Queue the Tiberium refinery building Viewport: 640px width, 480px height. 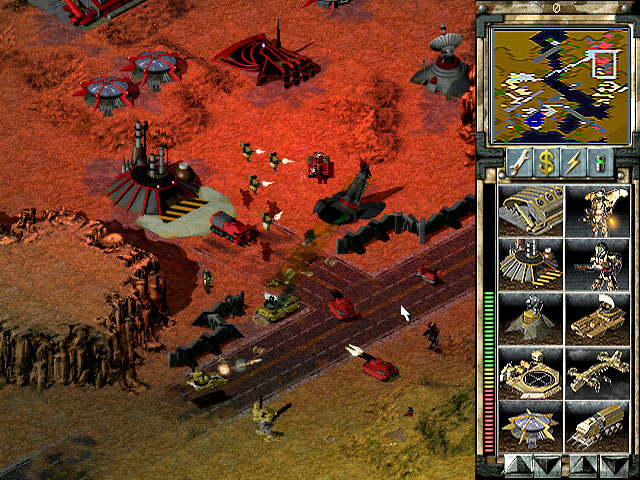point(530,263)
